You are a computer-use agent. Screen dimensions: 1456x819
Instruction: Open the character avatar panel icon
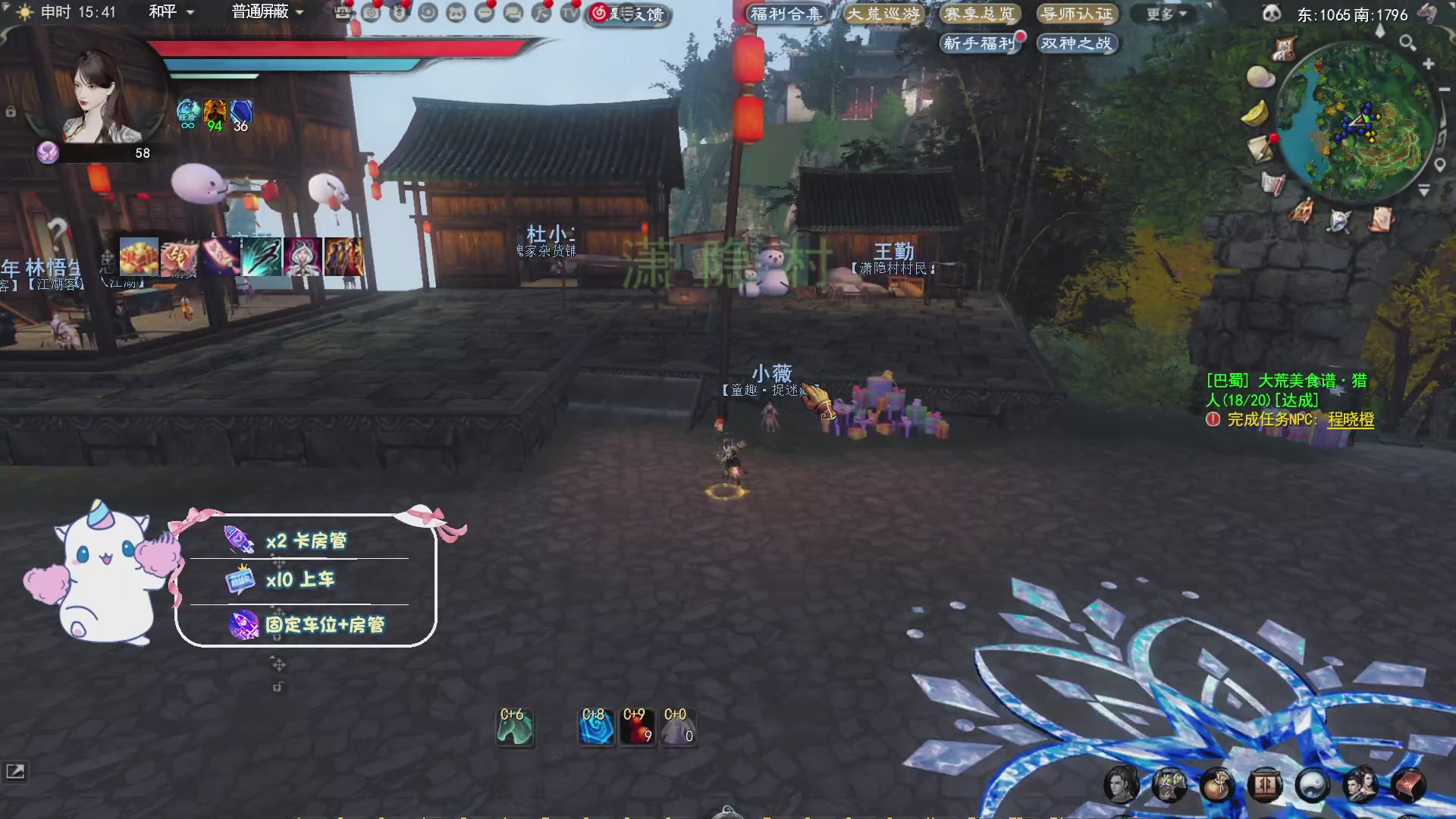coord(1123,785)
